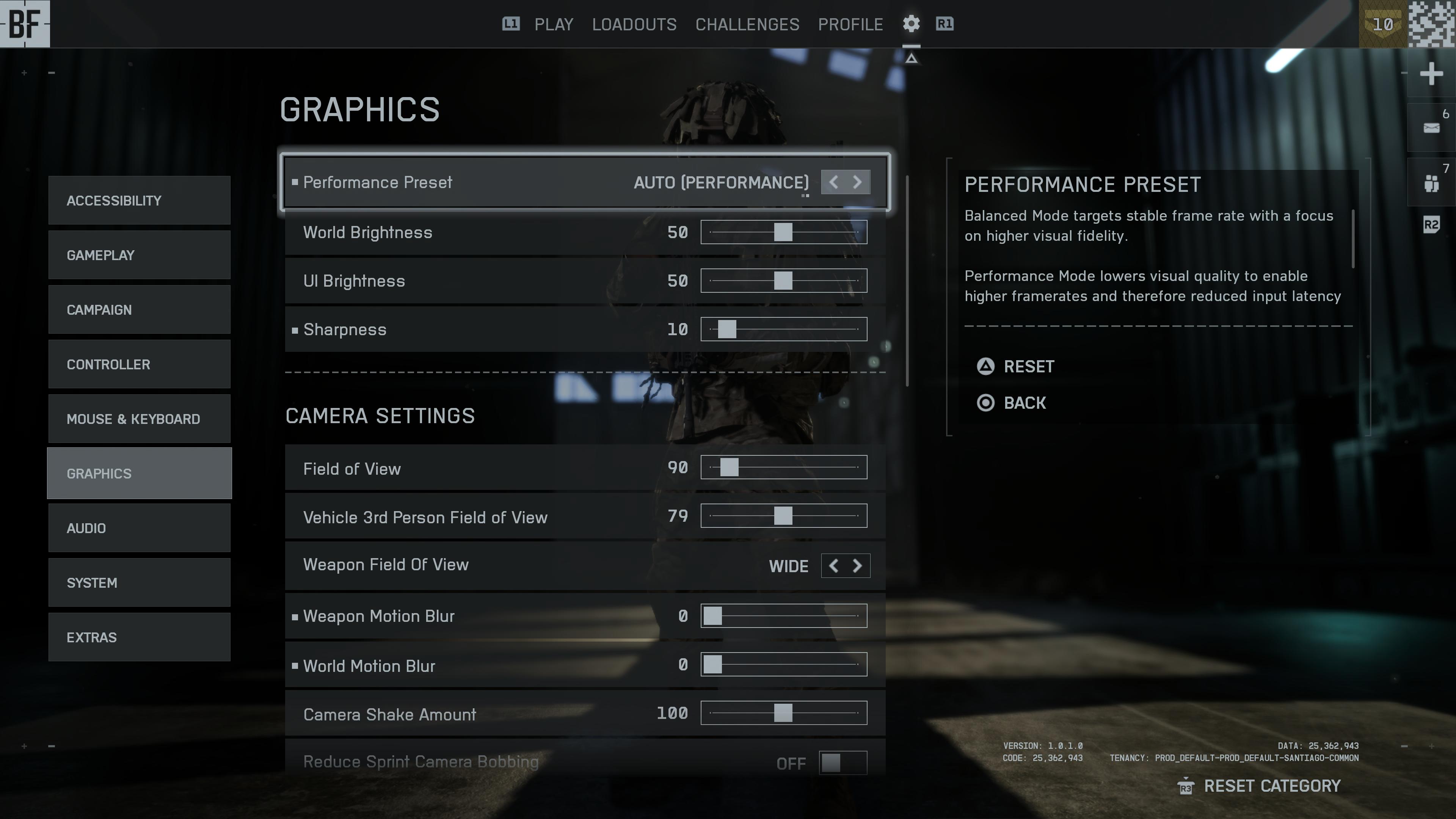This screenshot has width=1456, height=819.
Task: Go to the CHALLENGES tab
Action: click(x=747, y=24)
